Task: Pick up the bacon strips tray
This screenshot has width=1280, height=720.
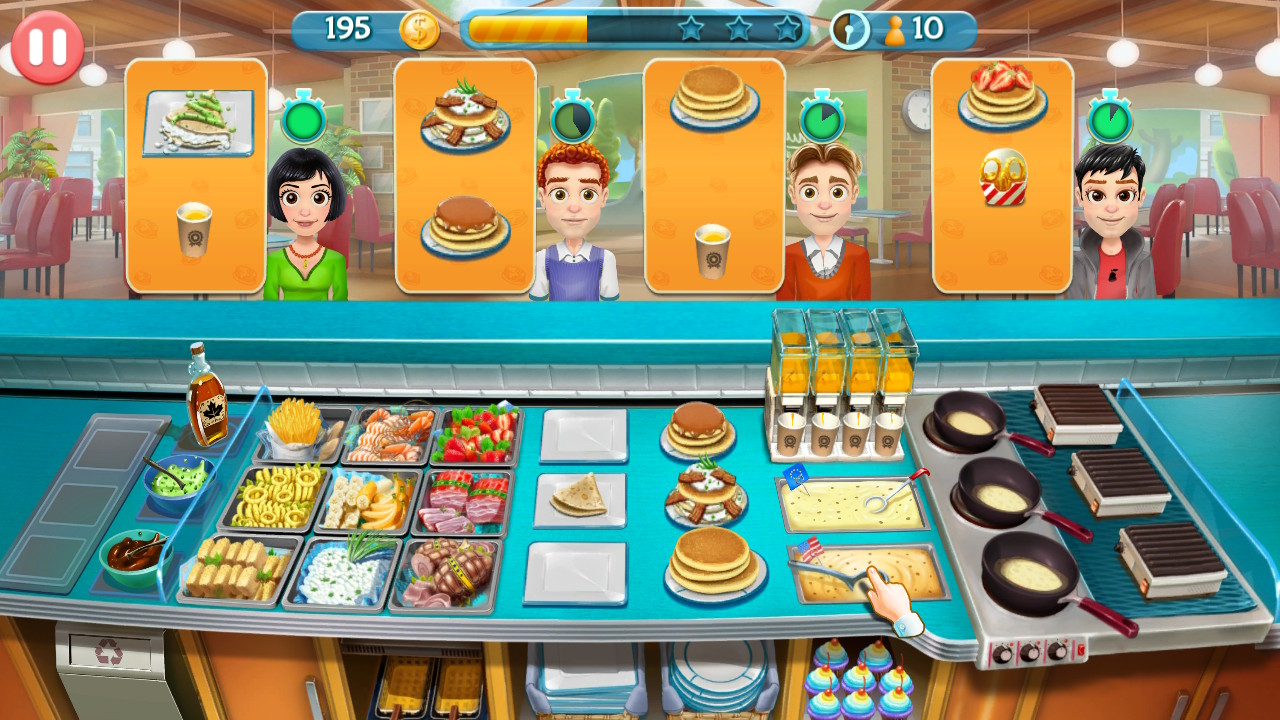Action: [464, 500]
